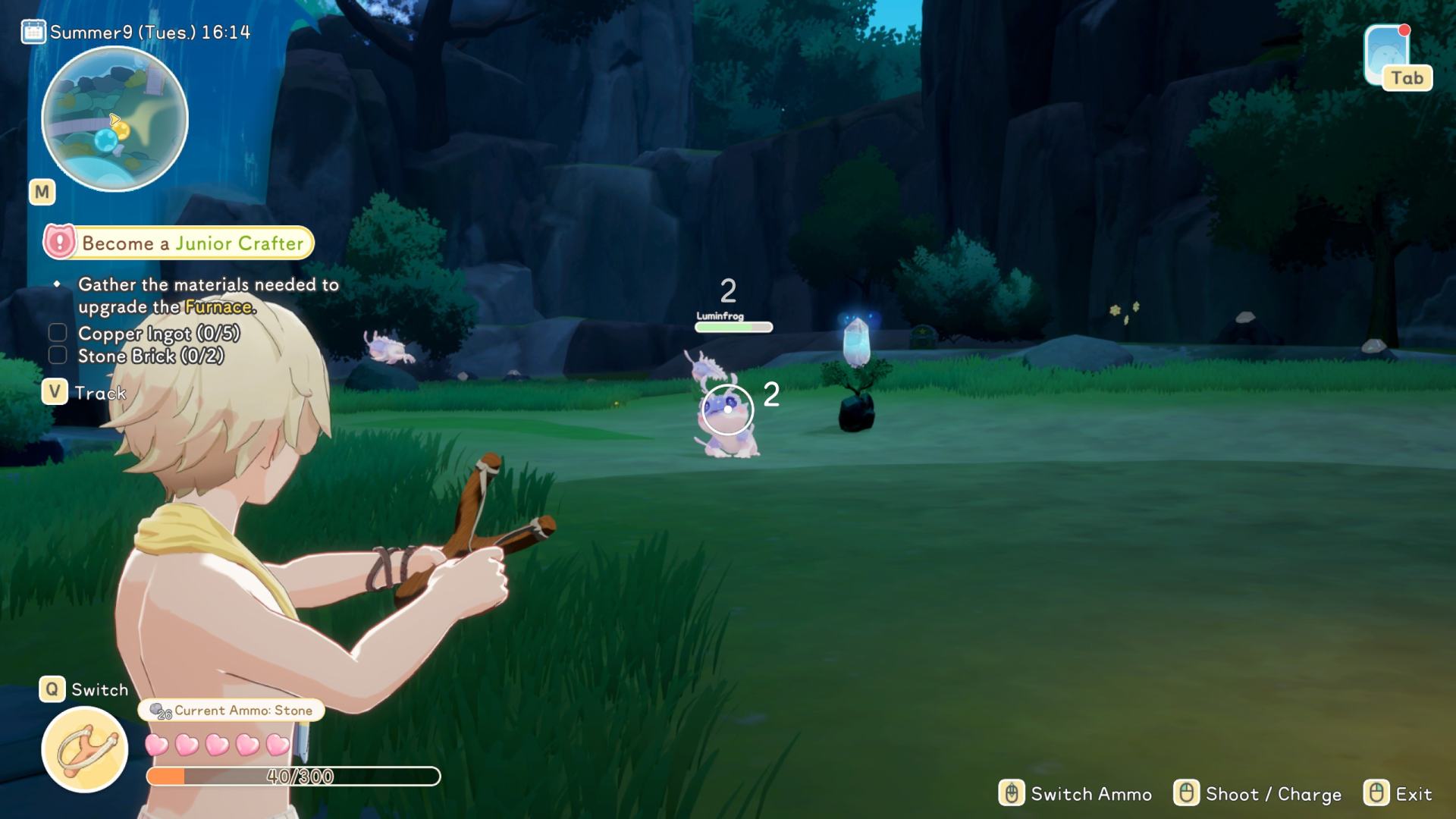Click the calendar icon beside the date

33,32
